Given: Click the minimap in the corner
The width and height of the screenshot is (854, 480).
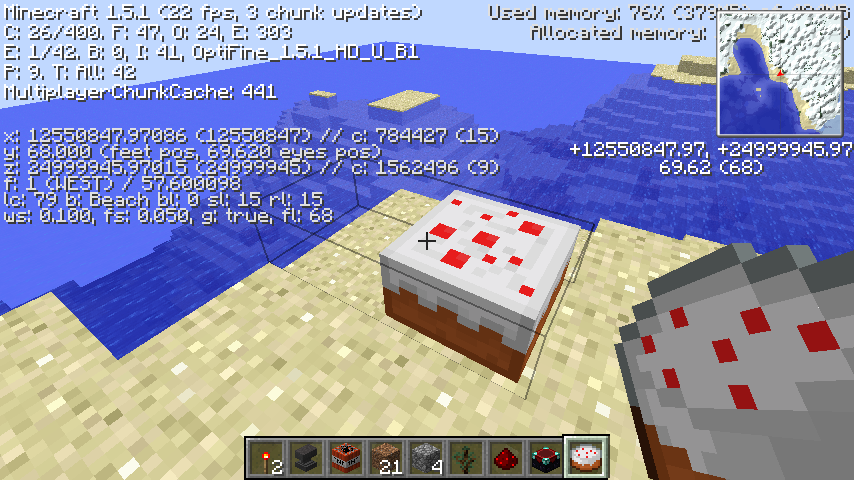Looking at the screenshot, I should click(x=780, y=73).
